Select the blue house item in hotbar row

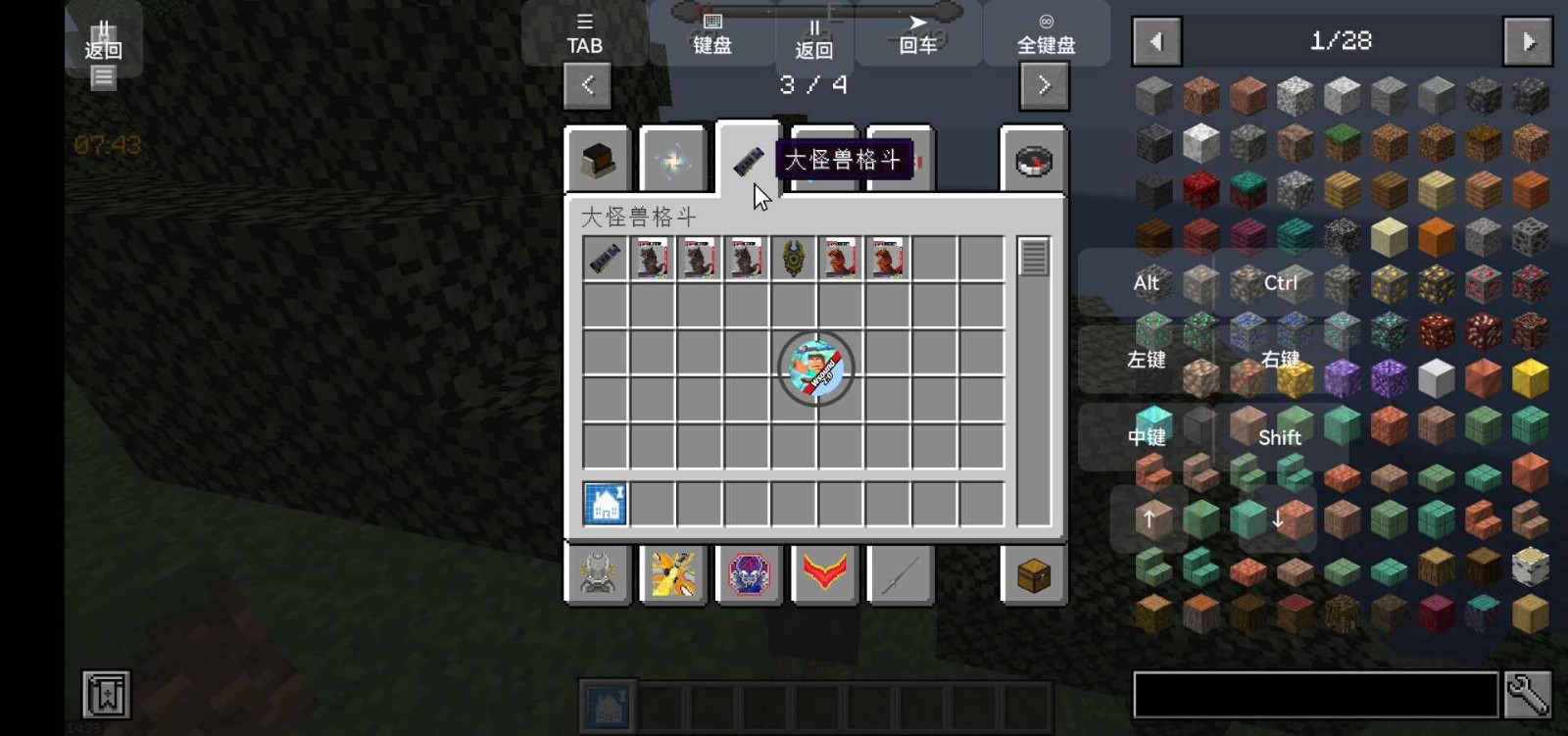coord(605,504)
